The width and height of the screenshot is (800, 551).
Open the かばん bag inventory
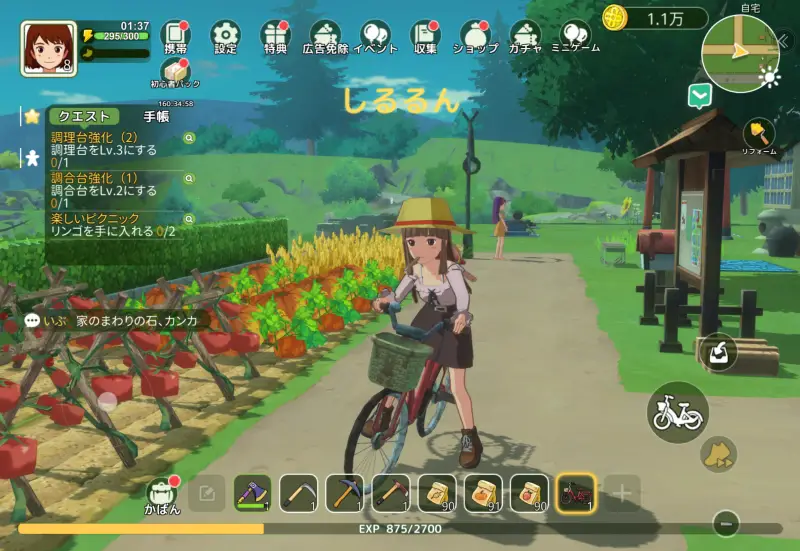click(x=163, y=493)
